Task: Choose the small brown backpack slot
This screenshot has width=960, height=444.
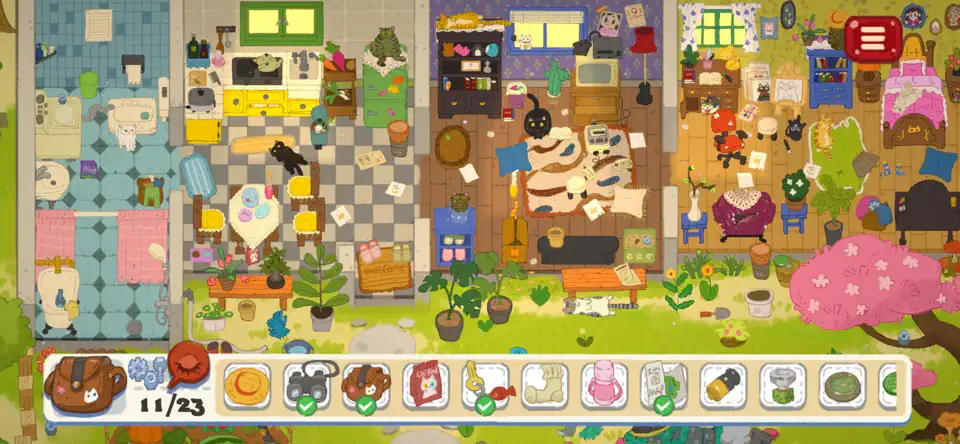Action: tap(366, 385)
